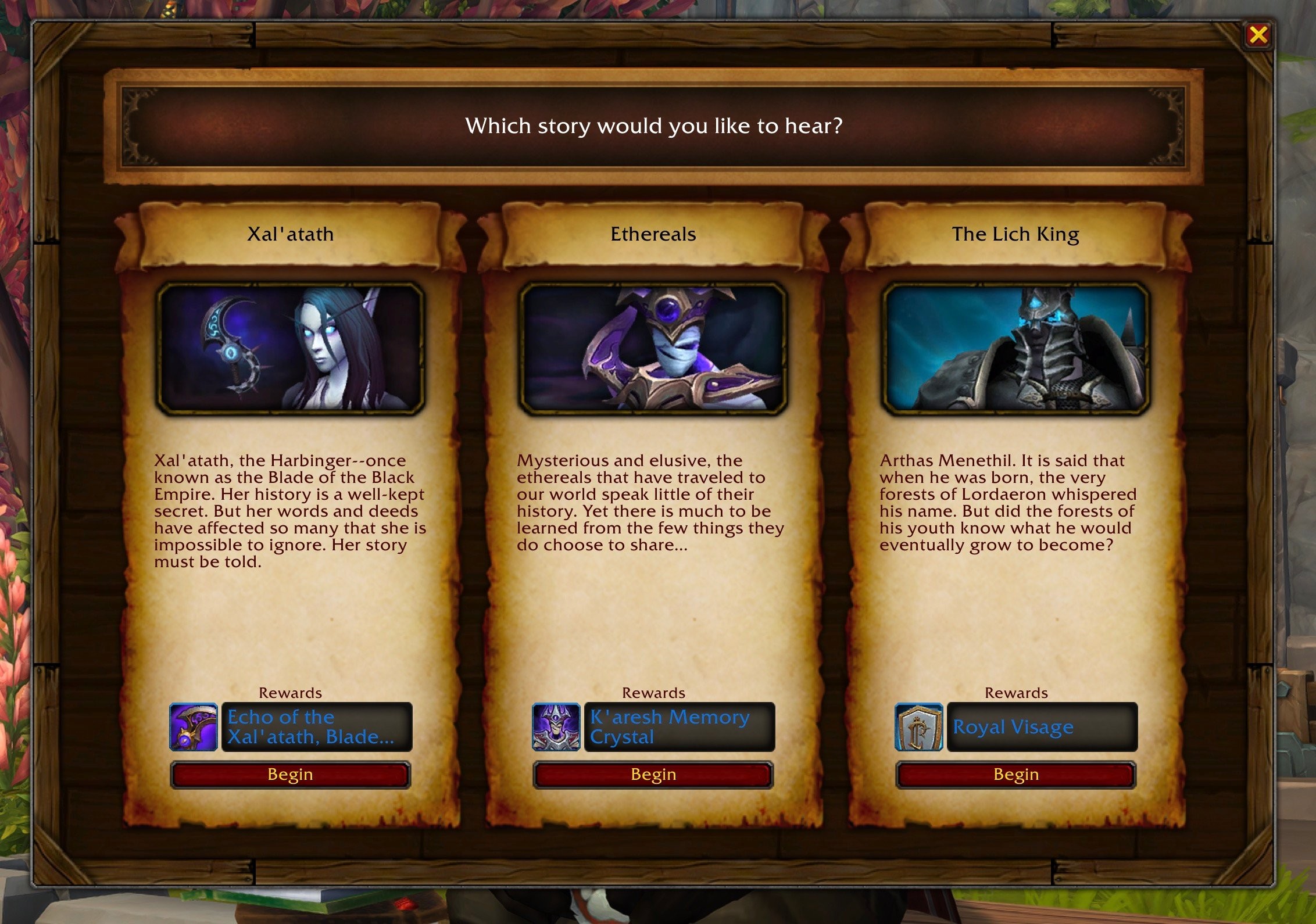Select the Ethereals portrait thumbnail
1316x924 pixels.
pyautogui.click(x=653, y=349)
